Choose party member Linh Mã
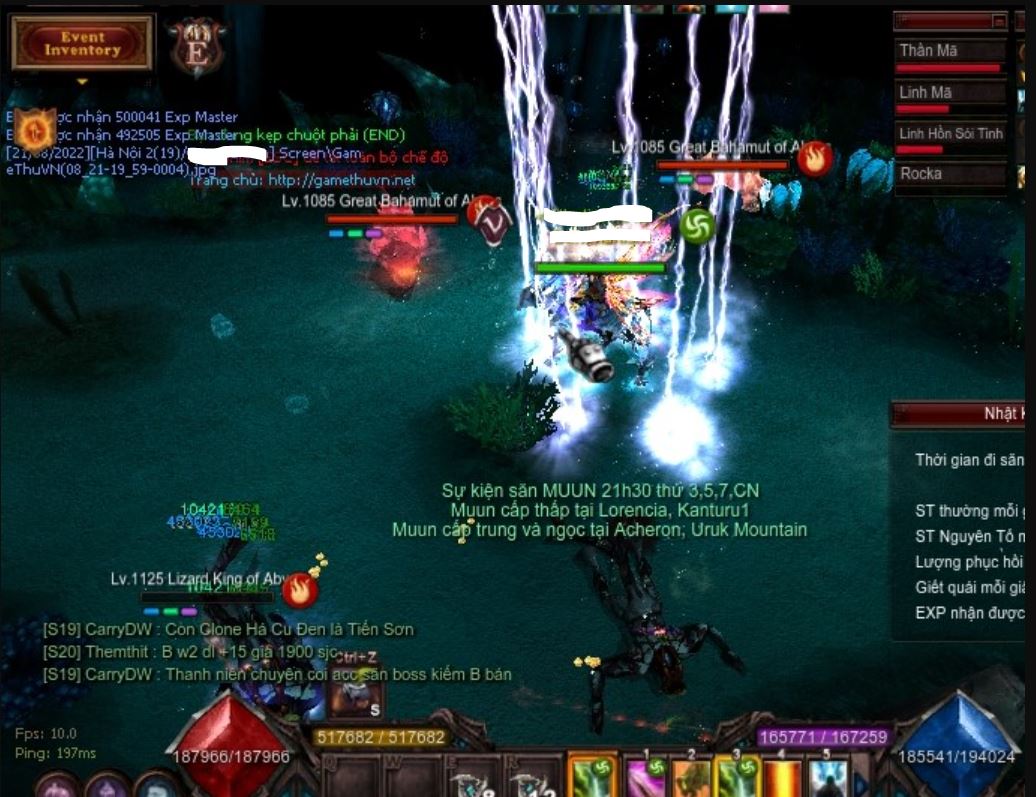The width and height of the screenshot is (1036, 797). 949,93
